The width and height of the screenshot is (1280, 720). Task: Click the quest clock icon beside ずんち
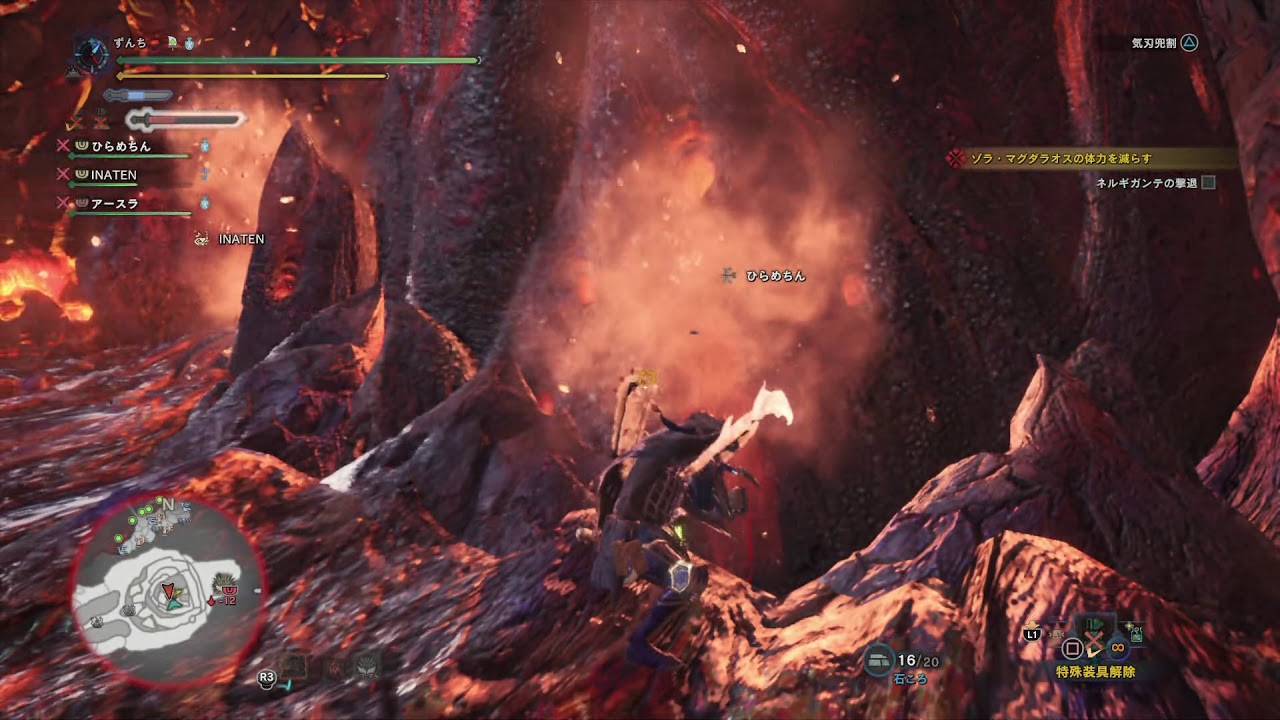pos(92,53)
